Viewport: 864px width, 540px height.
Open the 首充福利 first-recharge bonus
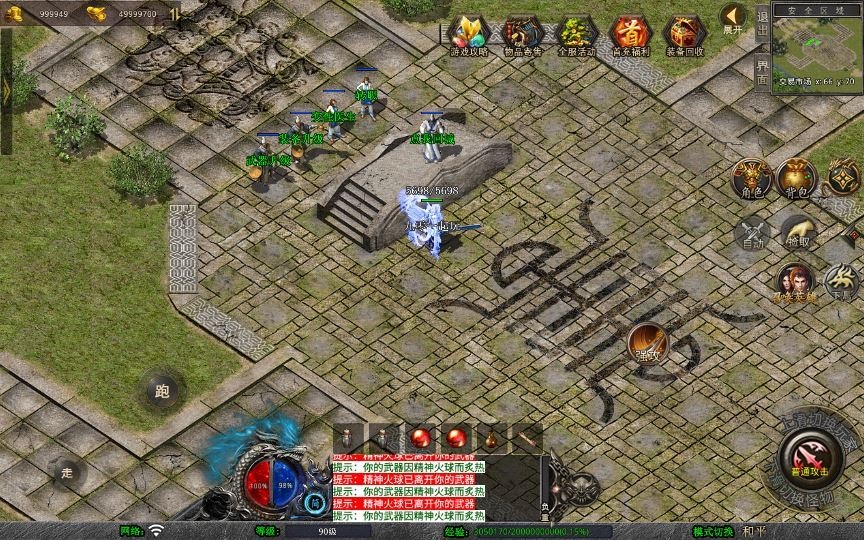click(x=628, y=35)
